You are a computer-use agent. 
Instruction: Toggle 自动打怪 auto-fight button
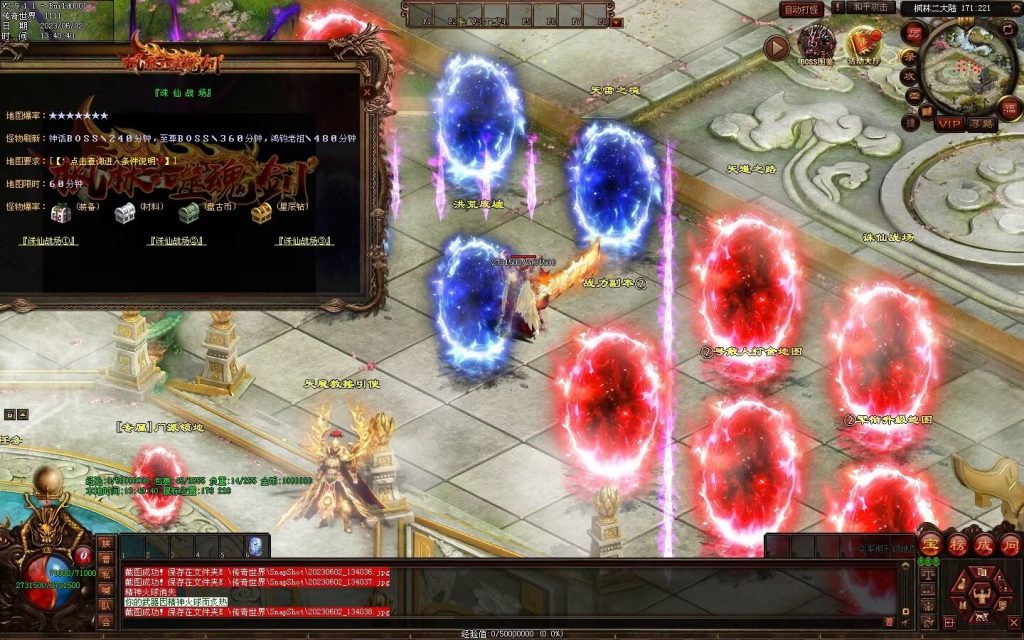tap(802, 9)
